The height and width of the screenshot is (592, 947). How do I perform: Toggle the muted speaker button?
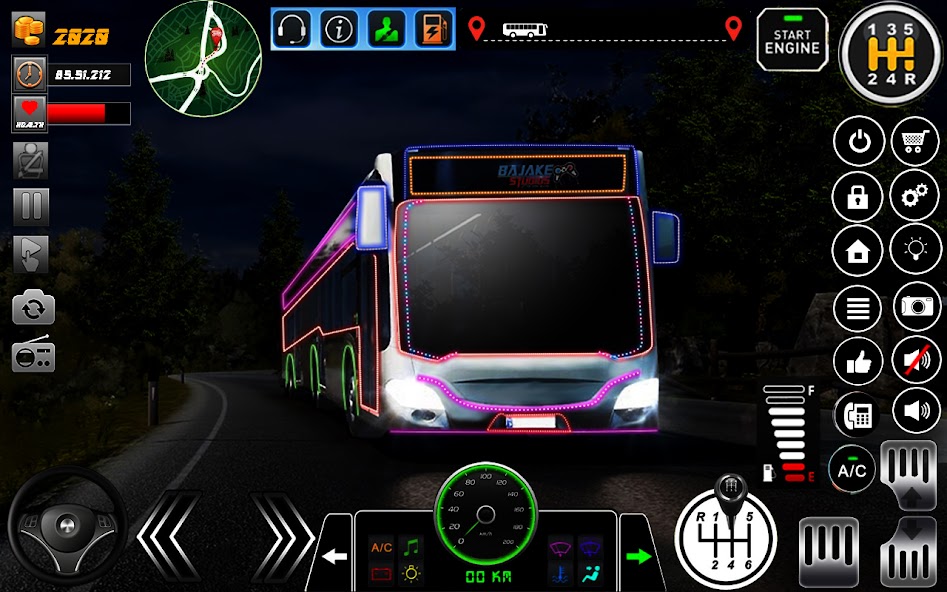915,361
